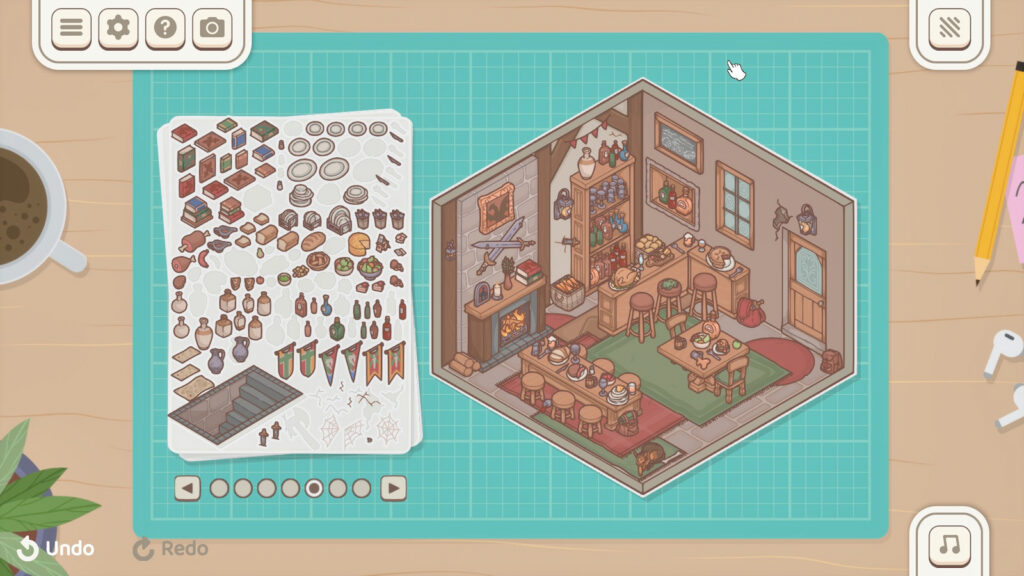Click the striped pattern button
This screenshot has height=576, width=1024.
click(949, 28)
